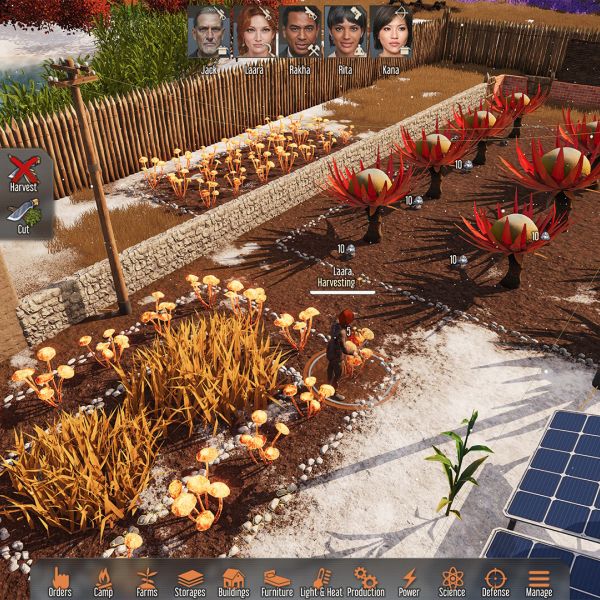This screenshot has width=600, height=600.
Task: Open the Science menu
Action: 452,581
